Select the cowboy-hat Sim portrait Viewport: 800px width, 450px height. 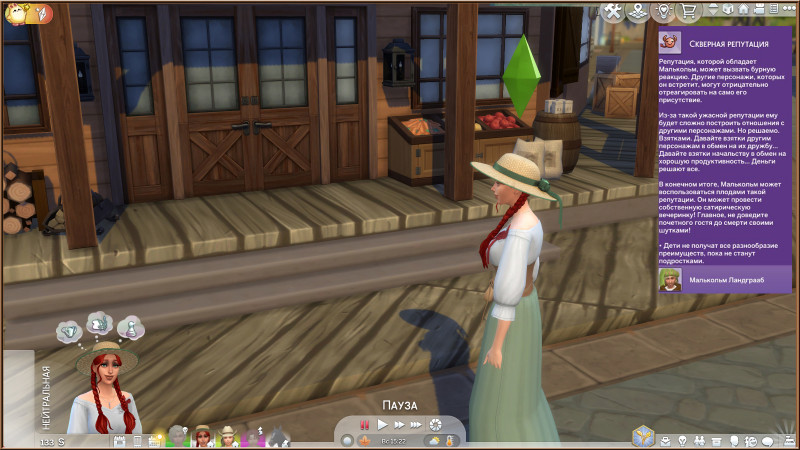(x=228, y=436)
